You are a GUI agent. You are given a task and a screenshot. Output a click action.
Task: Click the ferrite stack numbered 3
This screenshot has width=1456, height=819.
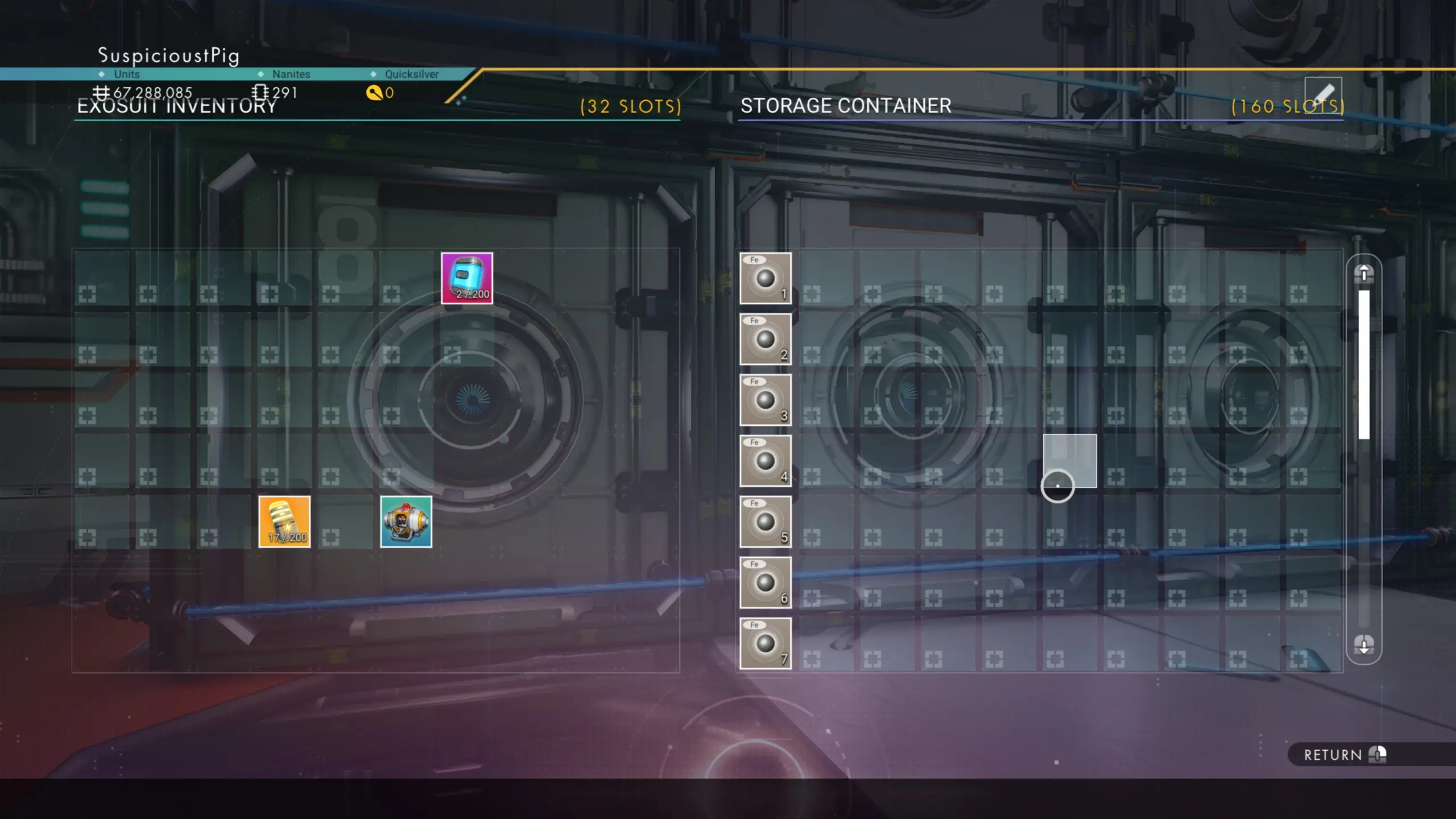pos(765,400)
